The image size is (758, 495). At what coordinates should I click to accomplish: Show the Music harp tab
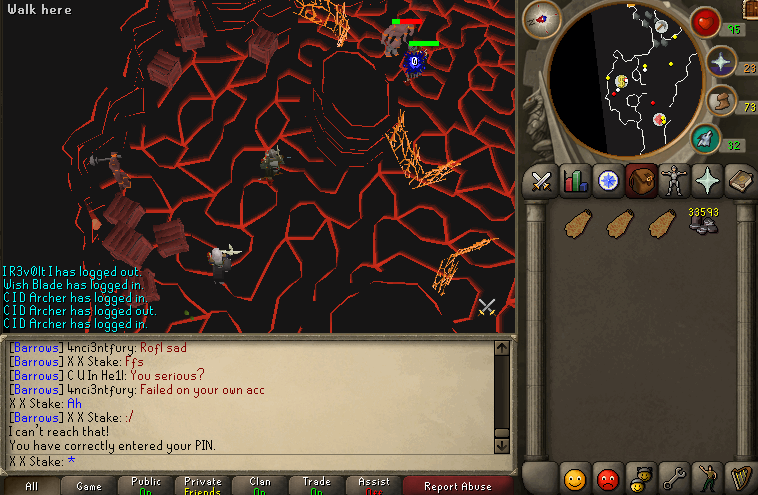(x=740, y=477)
